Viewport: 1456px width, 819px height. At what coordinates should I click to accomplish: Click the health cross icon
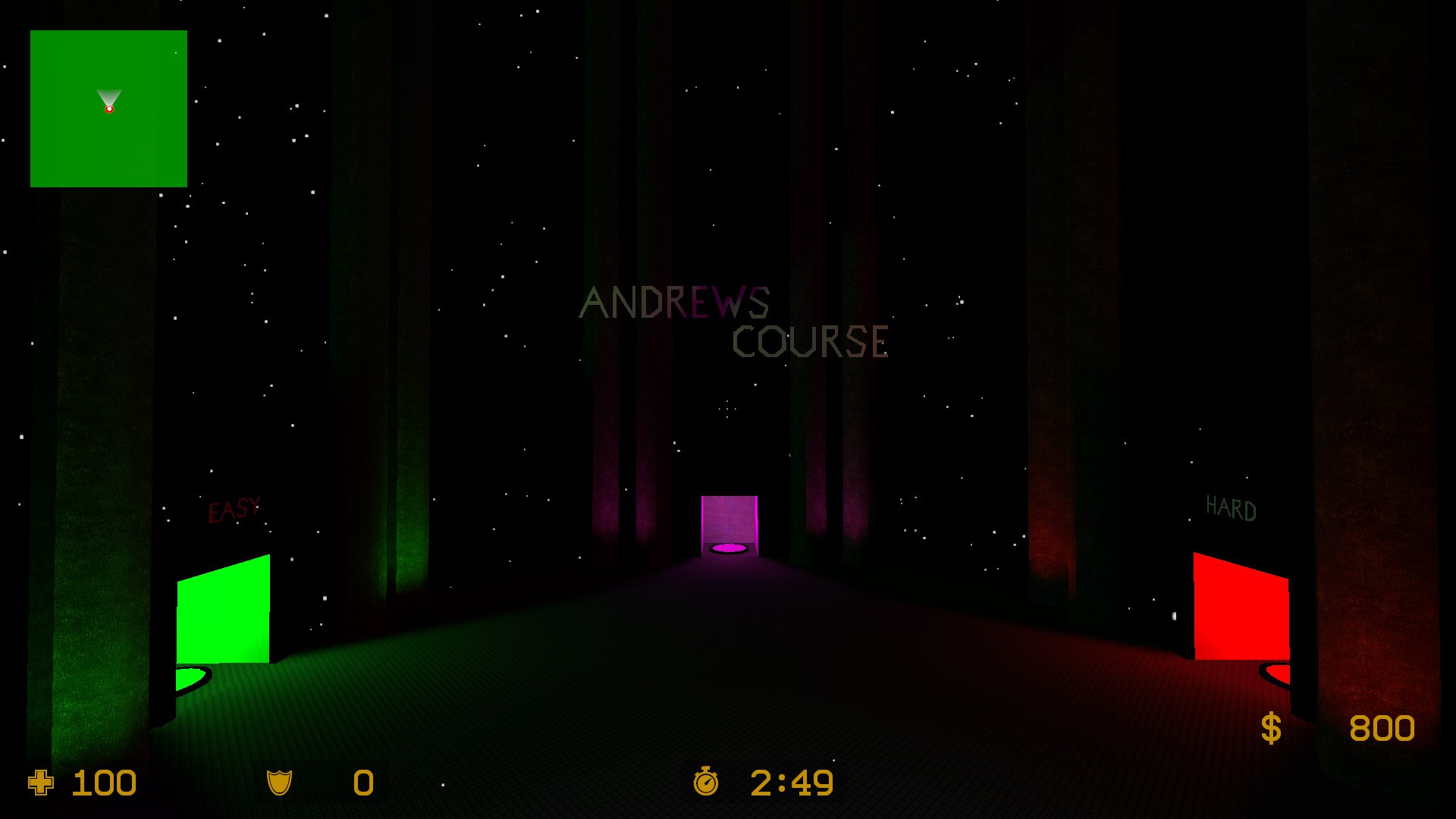point(39,782)
